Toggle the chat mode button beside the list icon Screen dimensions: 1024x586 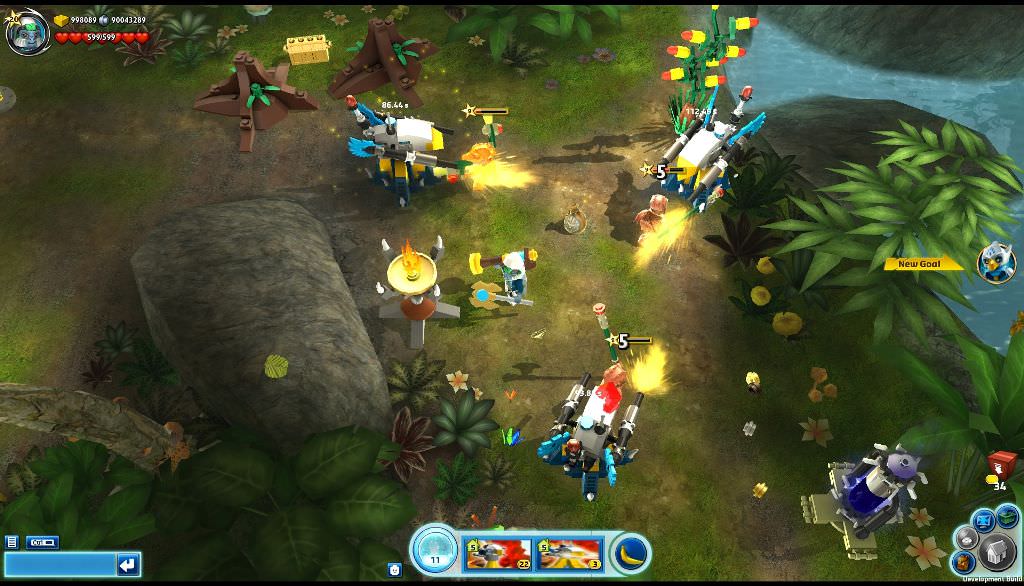tap(42, 542)
